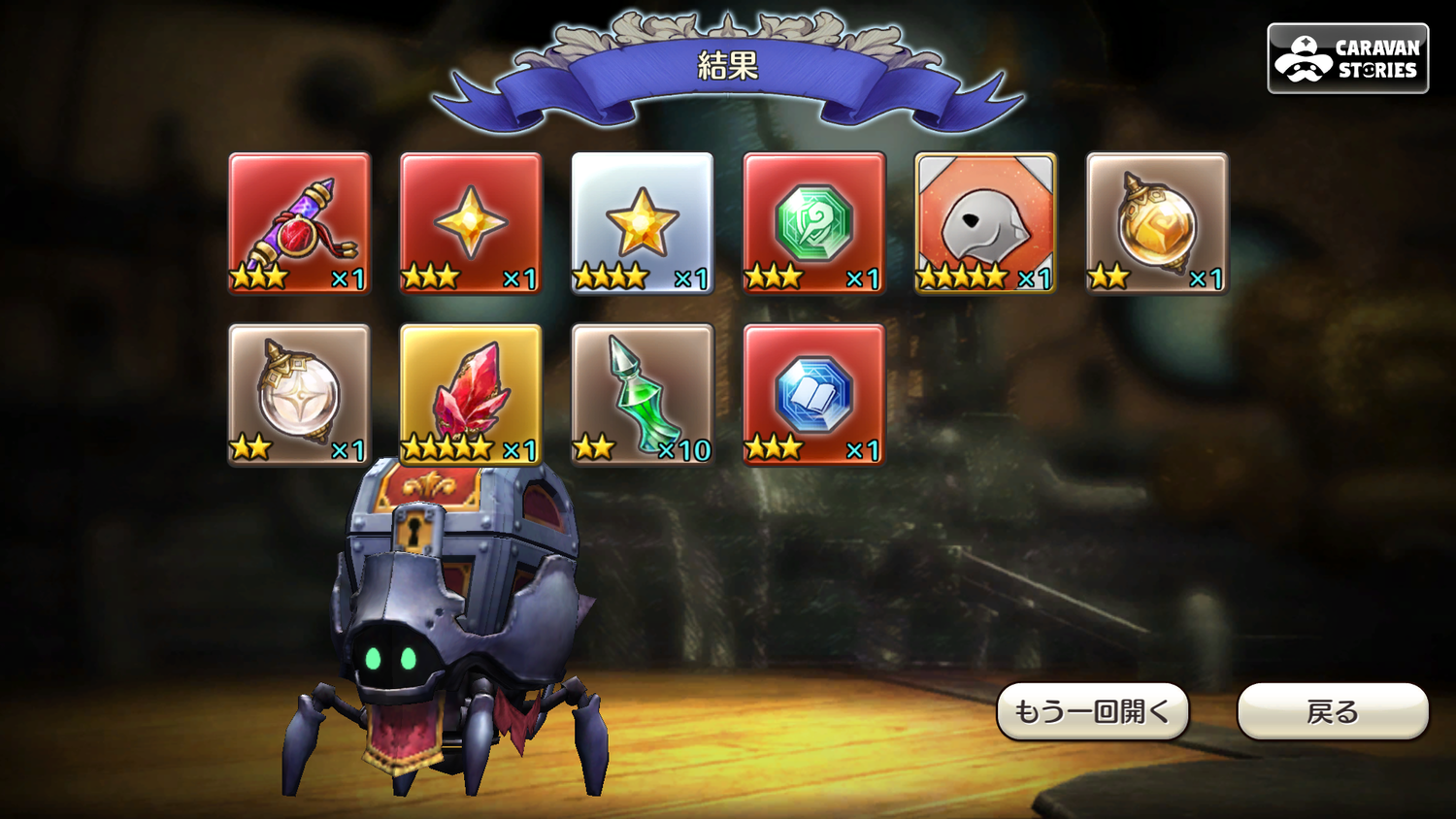
Task: Choose the gold star on white tile
Action: (x=643, y=222)
